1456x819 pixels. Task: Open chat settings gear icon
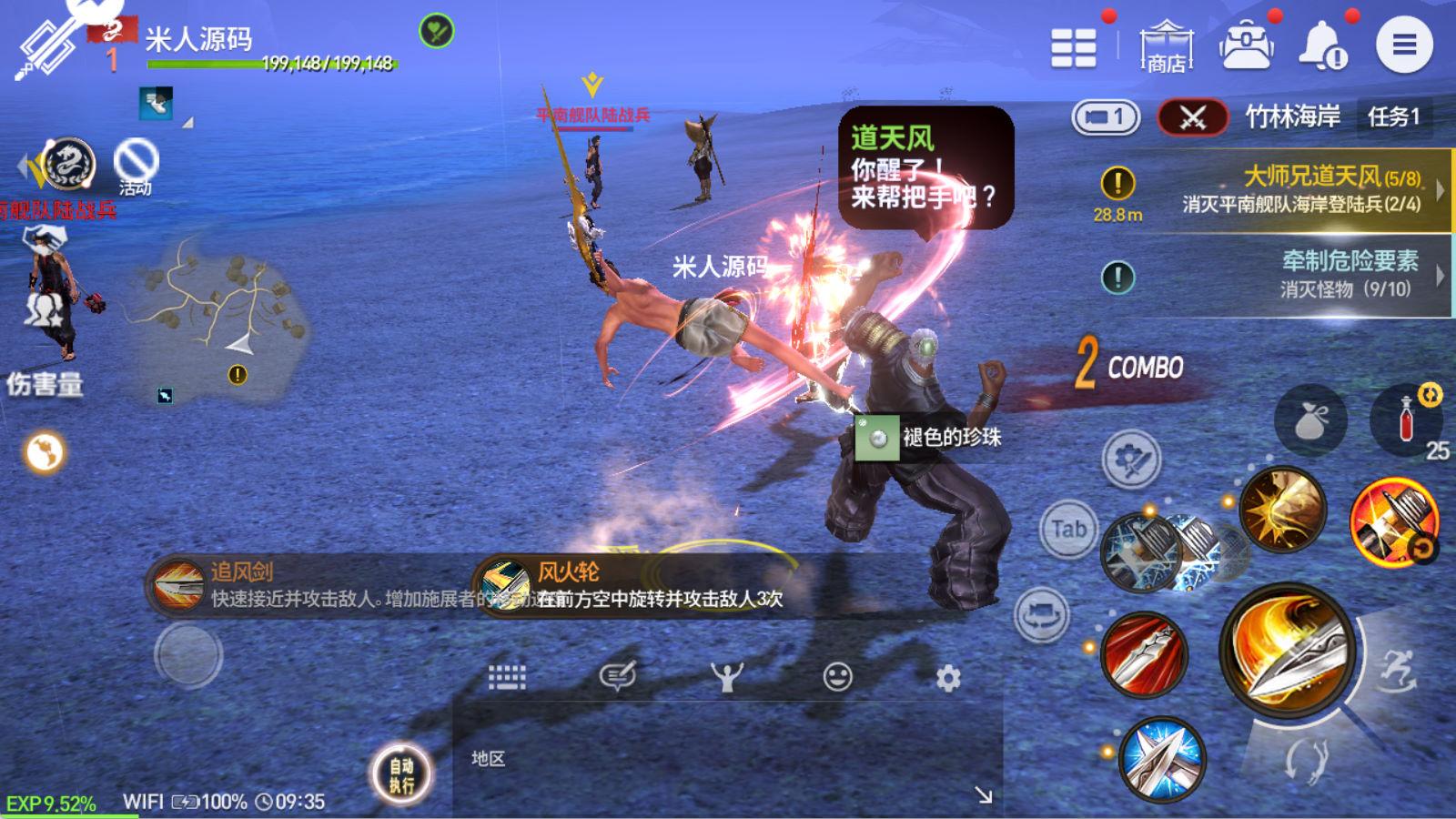point(948,678)
